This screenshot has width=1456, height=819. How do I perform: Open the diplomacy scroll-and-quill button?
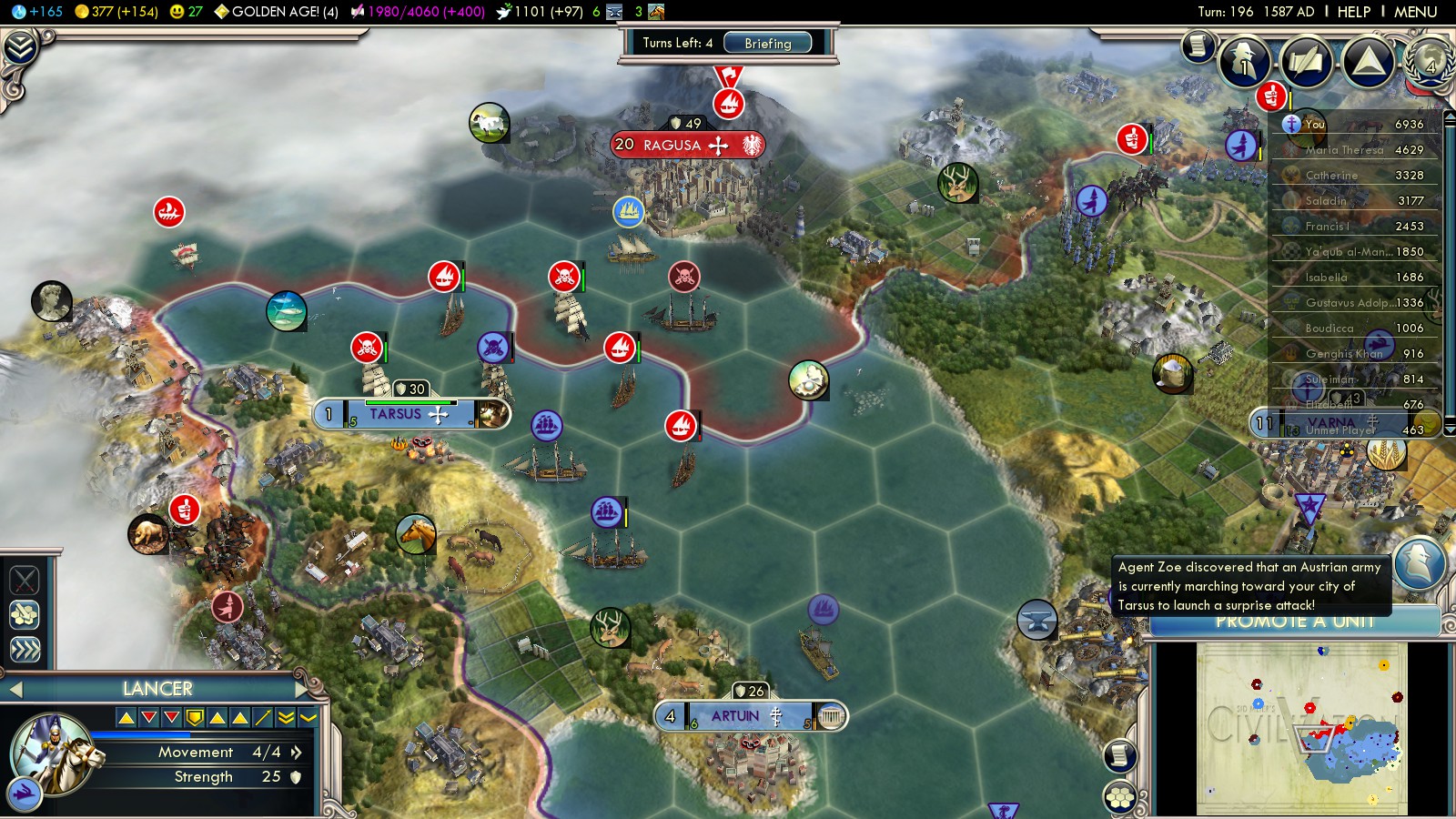click(1306, 62)
